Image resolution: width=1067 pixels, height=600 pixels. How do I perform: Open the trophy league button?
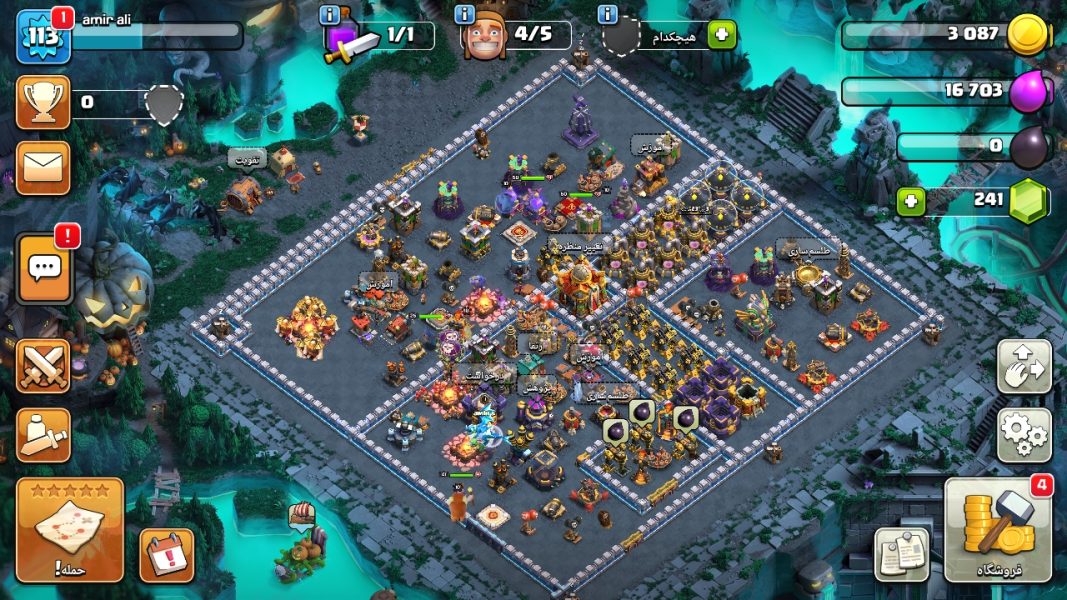coord(43,102)
